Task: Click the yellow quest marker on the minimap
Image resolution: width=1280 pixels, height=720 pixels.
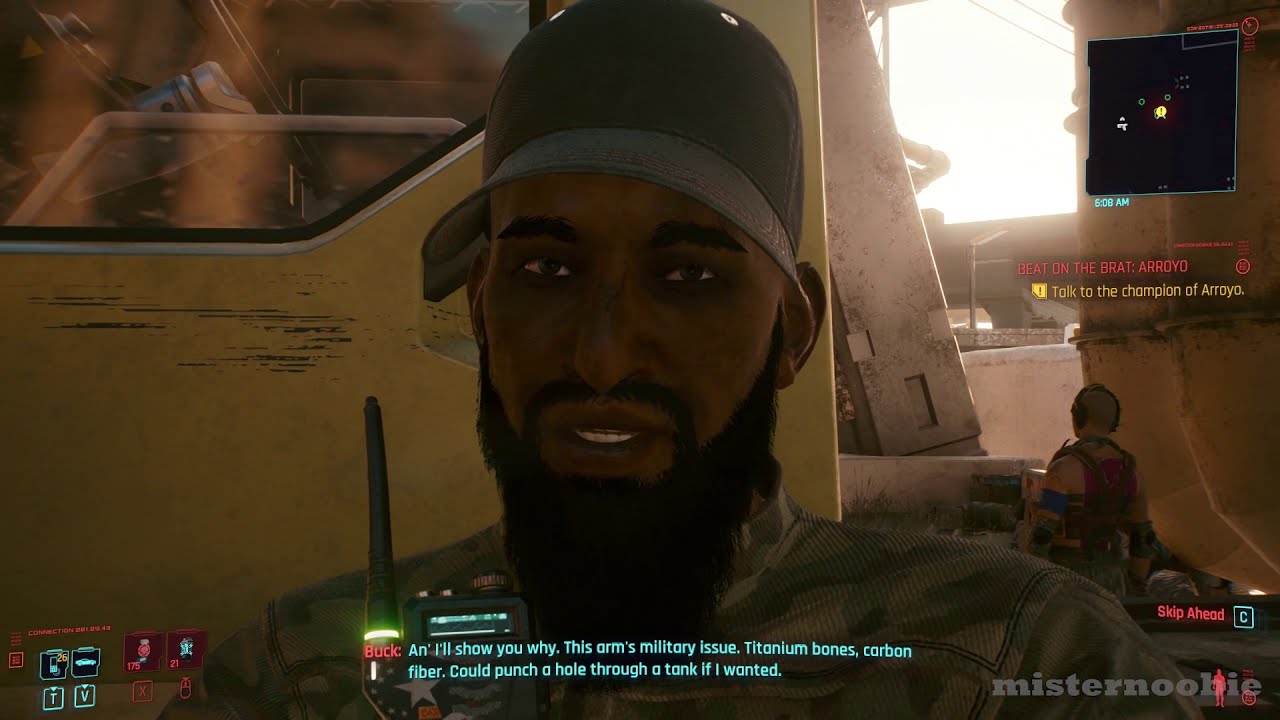Action: pyautogui.click(x=1160, y=111)
